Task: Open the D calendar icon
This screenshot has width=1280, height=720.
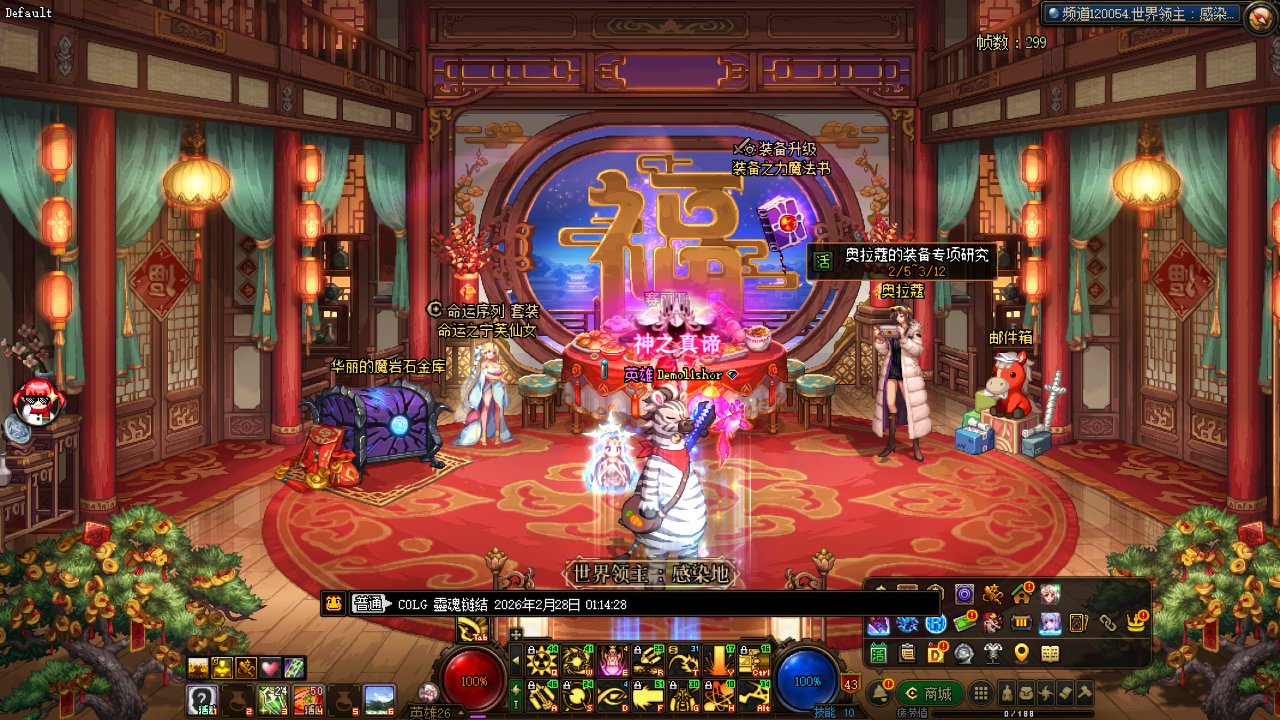Action: 936,653
